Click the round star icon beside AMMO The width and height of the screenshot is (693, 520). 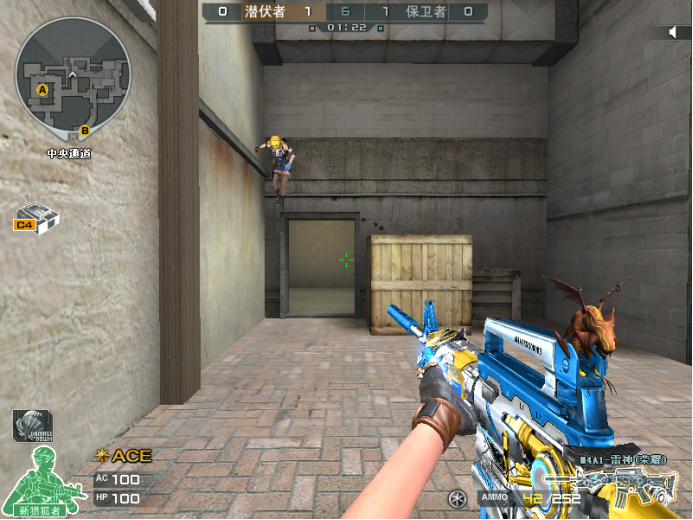click(458, 497)
